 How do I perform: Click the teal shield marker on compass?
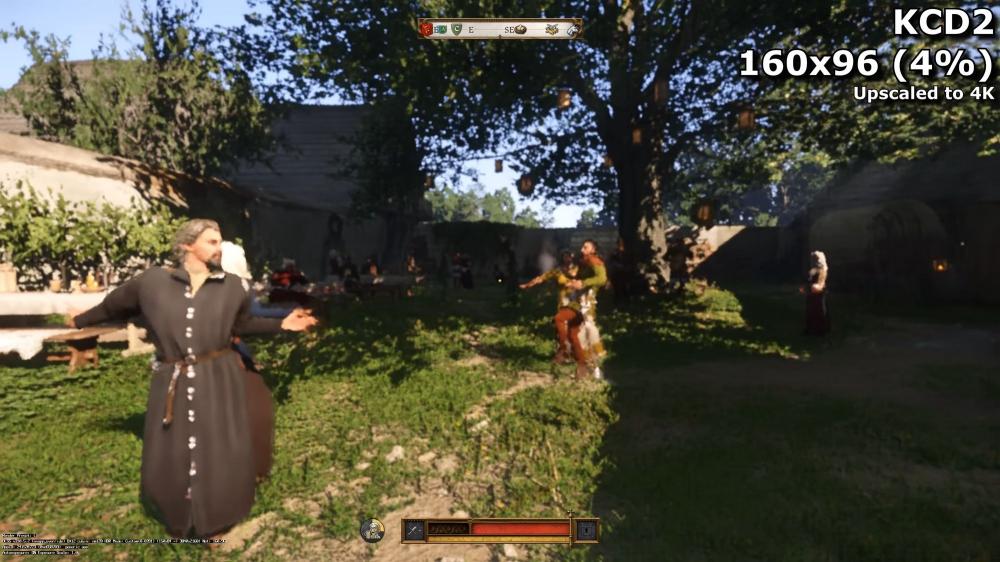tap(441, 29)
